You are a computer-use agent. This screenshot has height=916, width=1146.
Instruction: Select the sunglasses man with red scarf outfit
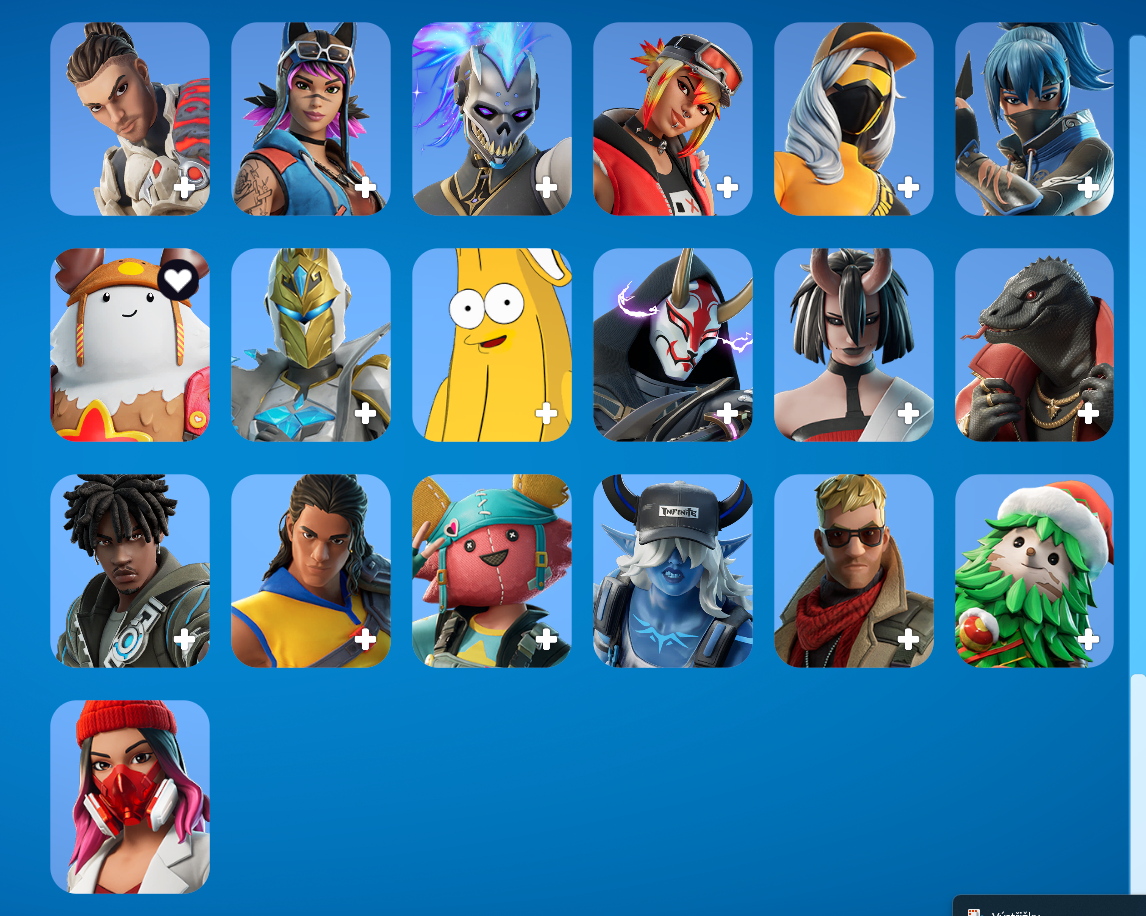853,570
